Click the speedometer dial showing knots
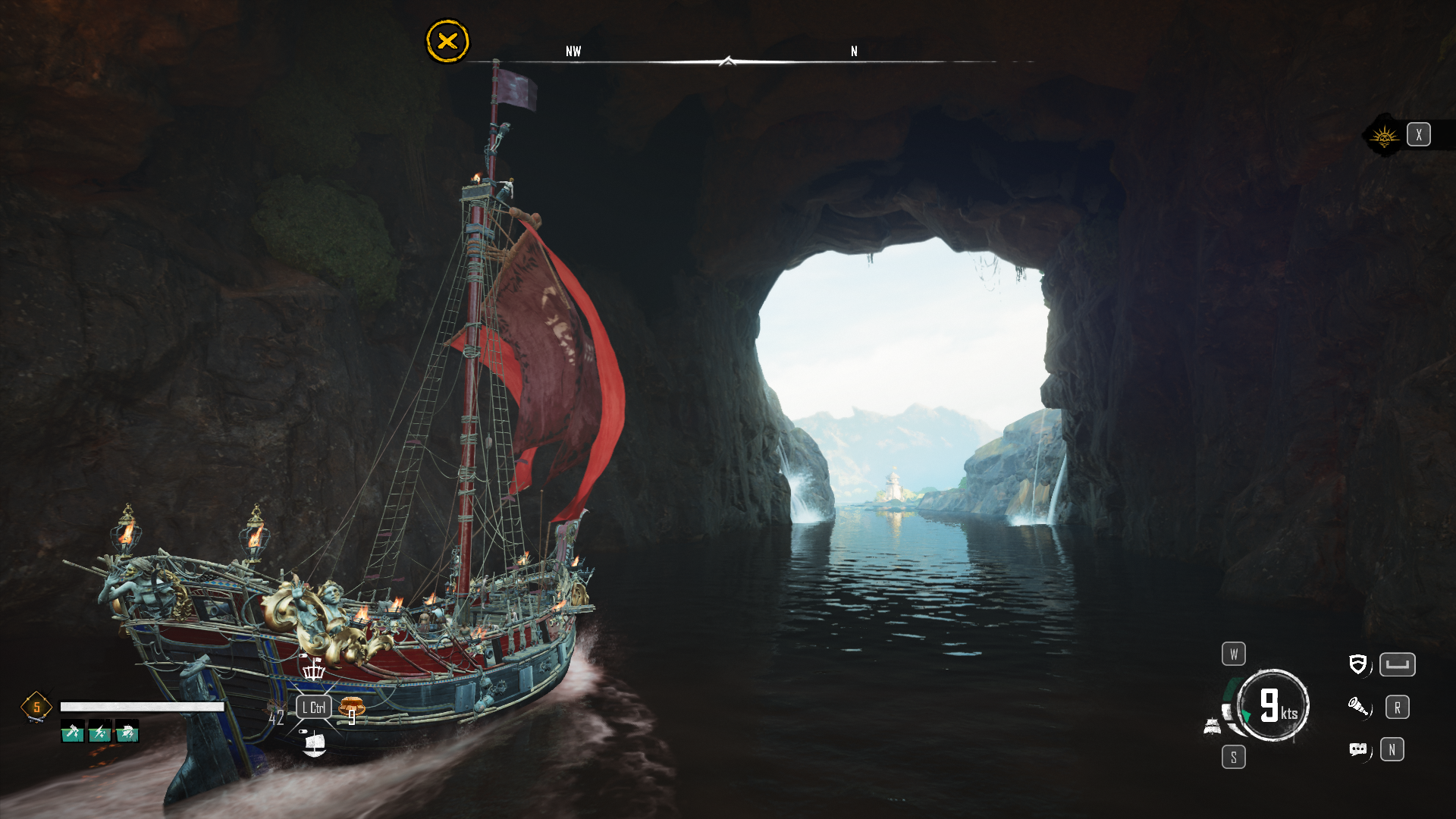Viewport: 1456px width, 819px height. tap(1273, 705)
